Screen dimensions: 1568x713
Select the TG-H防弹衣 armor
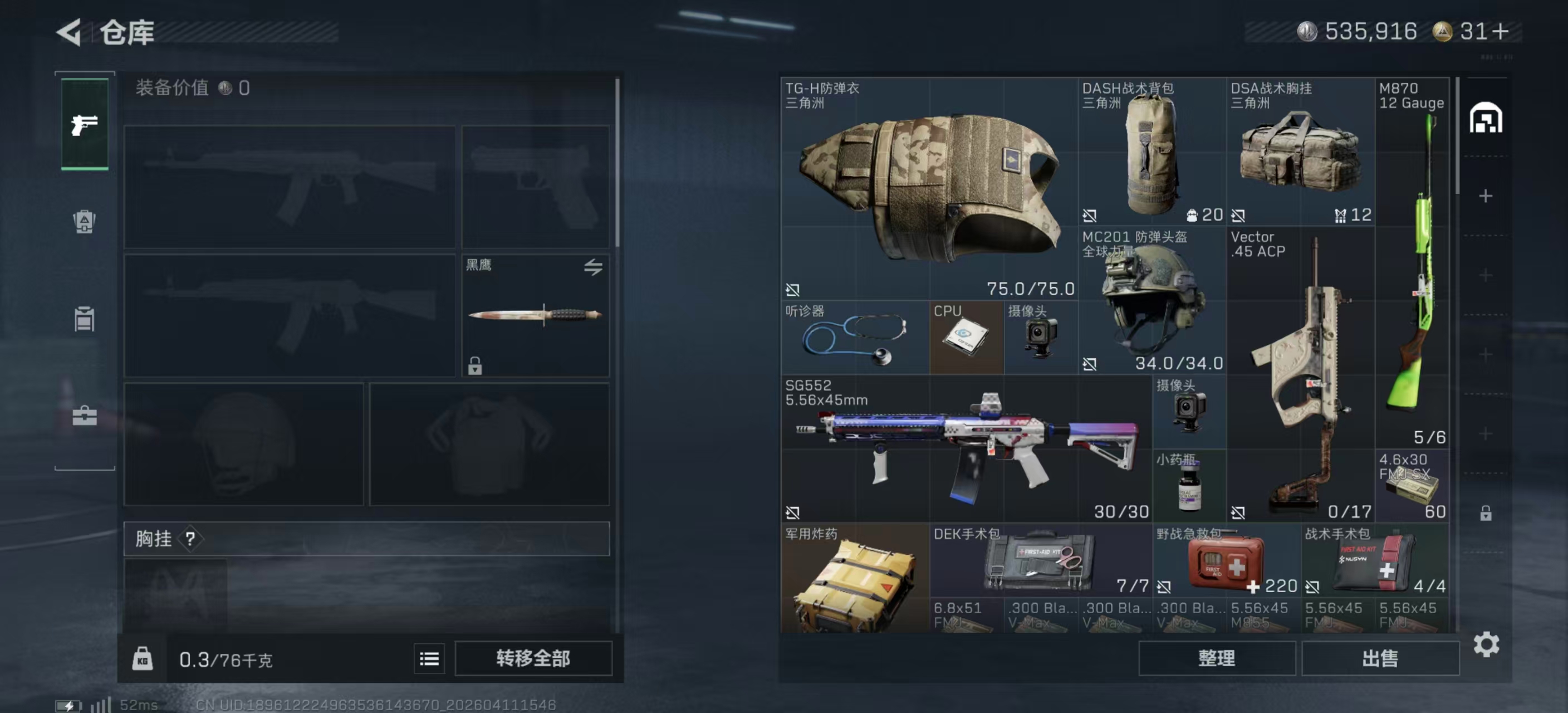click(x=929, y=189)
